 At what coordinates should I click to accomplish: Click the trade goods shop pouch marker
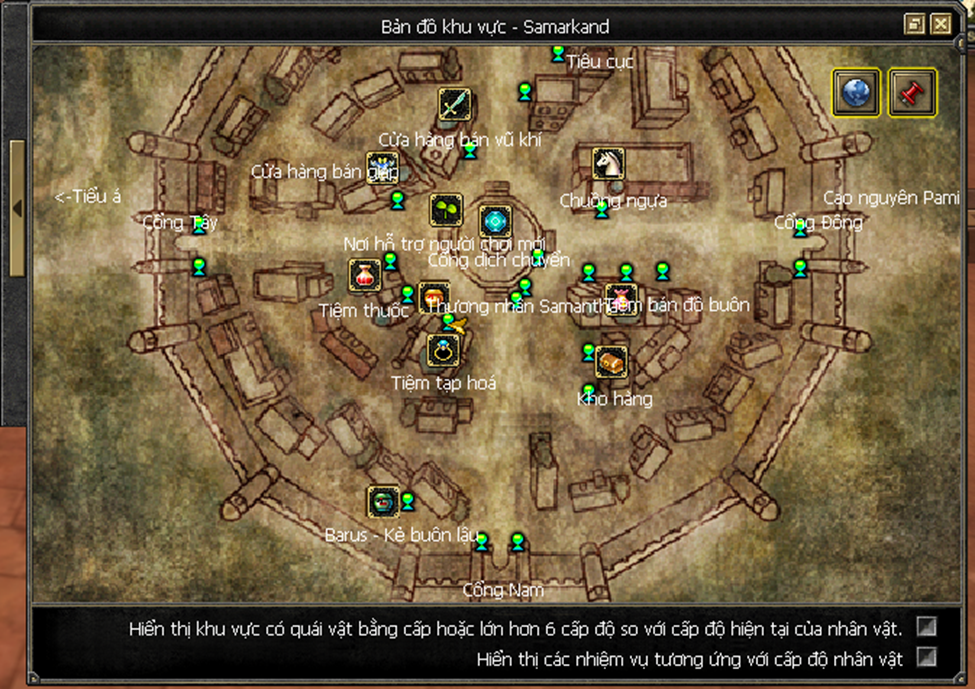click(x=621, y=298)
